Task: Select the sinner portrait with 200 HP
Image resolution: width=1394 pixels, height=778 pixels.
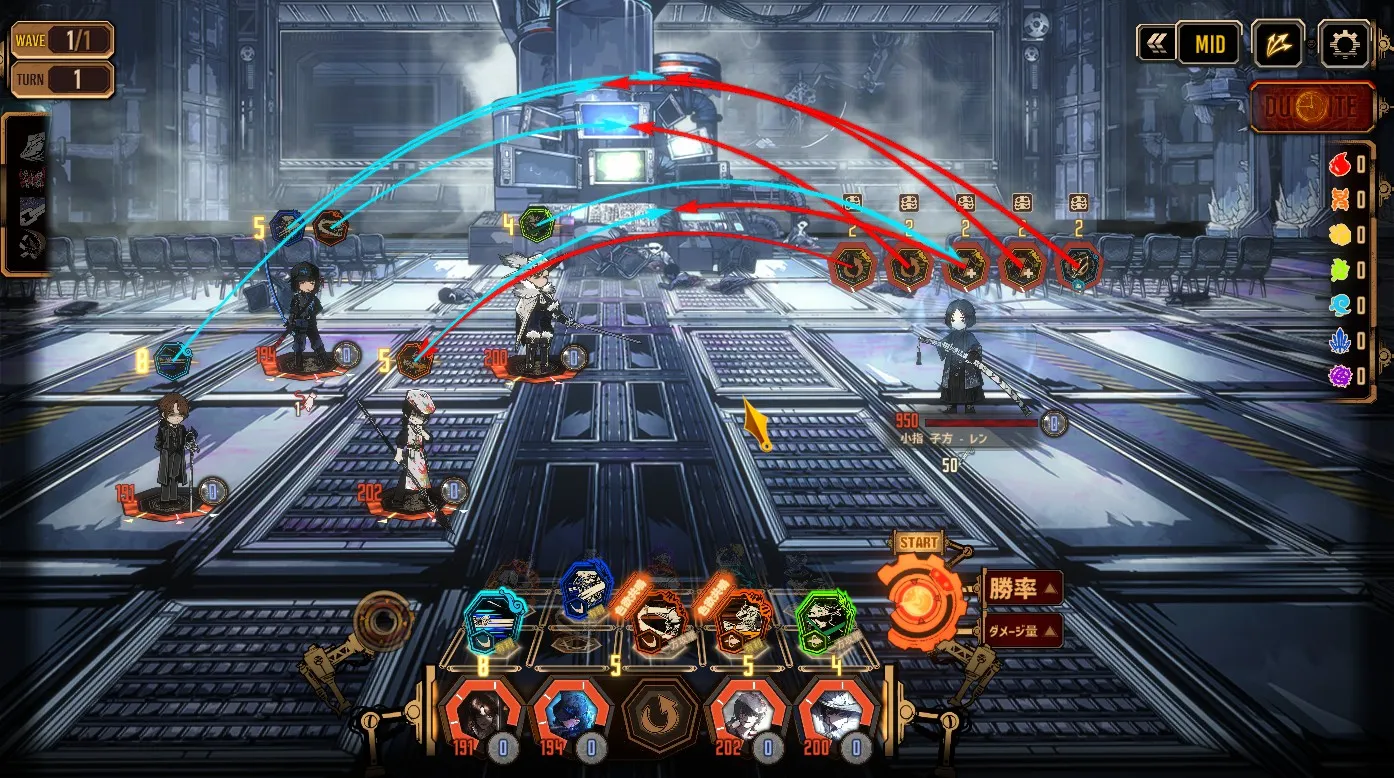Action: pos(836,718)
